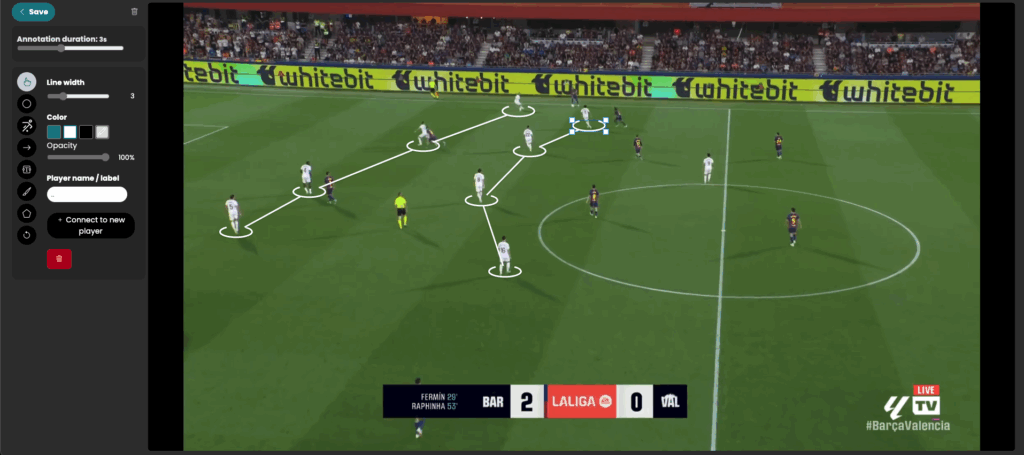The width and height of the screenshot is (1024, 455).
Task: Click the grey trash icon beside Save
Action: (x=135, y=12)
